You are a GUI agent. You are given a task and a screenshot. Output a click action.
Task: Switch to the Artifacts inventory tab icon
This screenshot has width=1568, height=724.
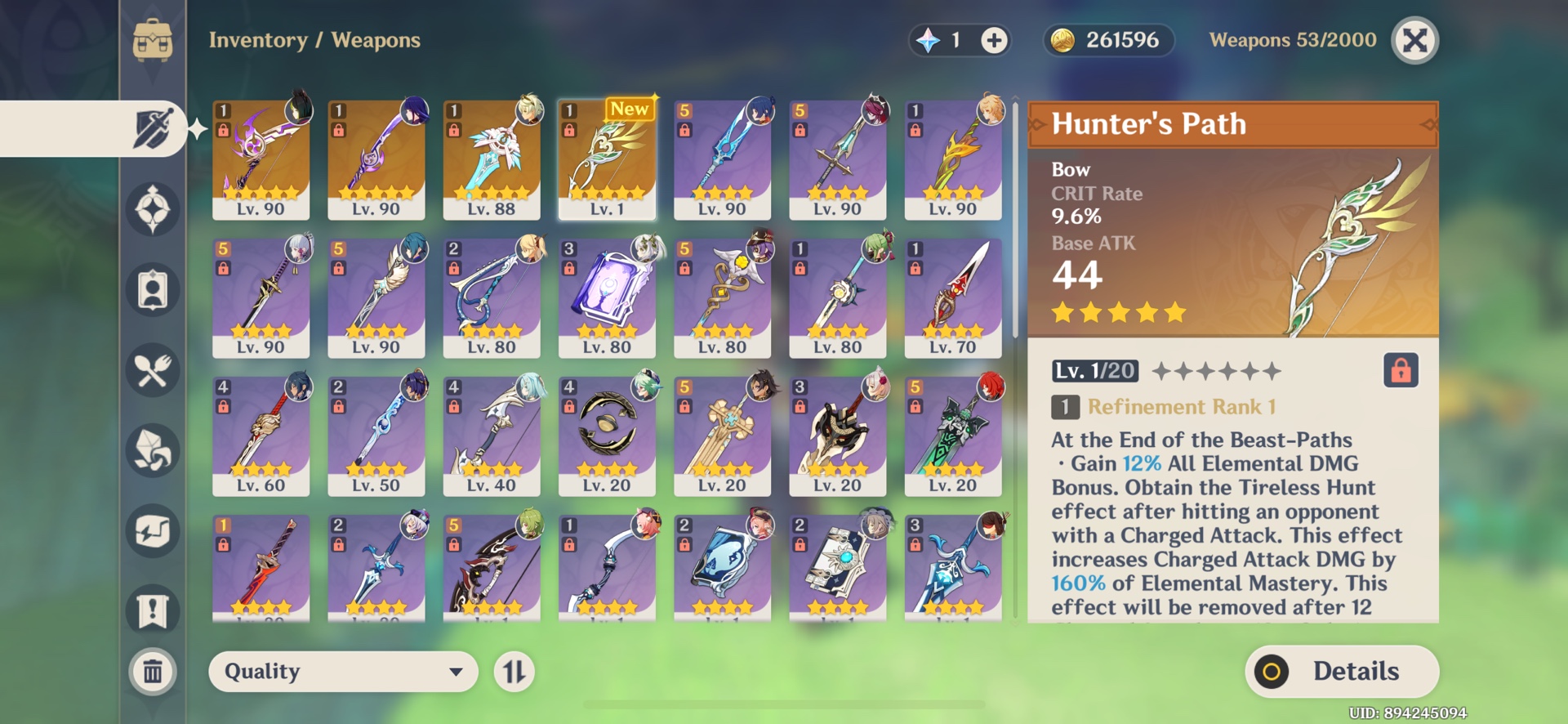click(152, 209)
